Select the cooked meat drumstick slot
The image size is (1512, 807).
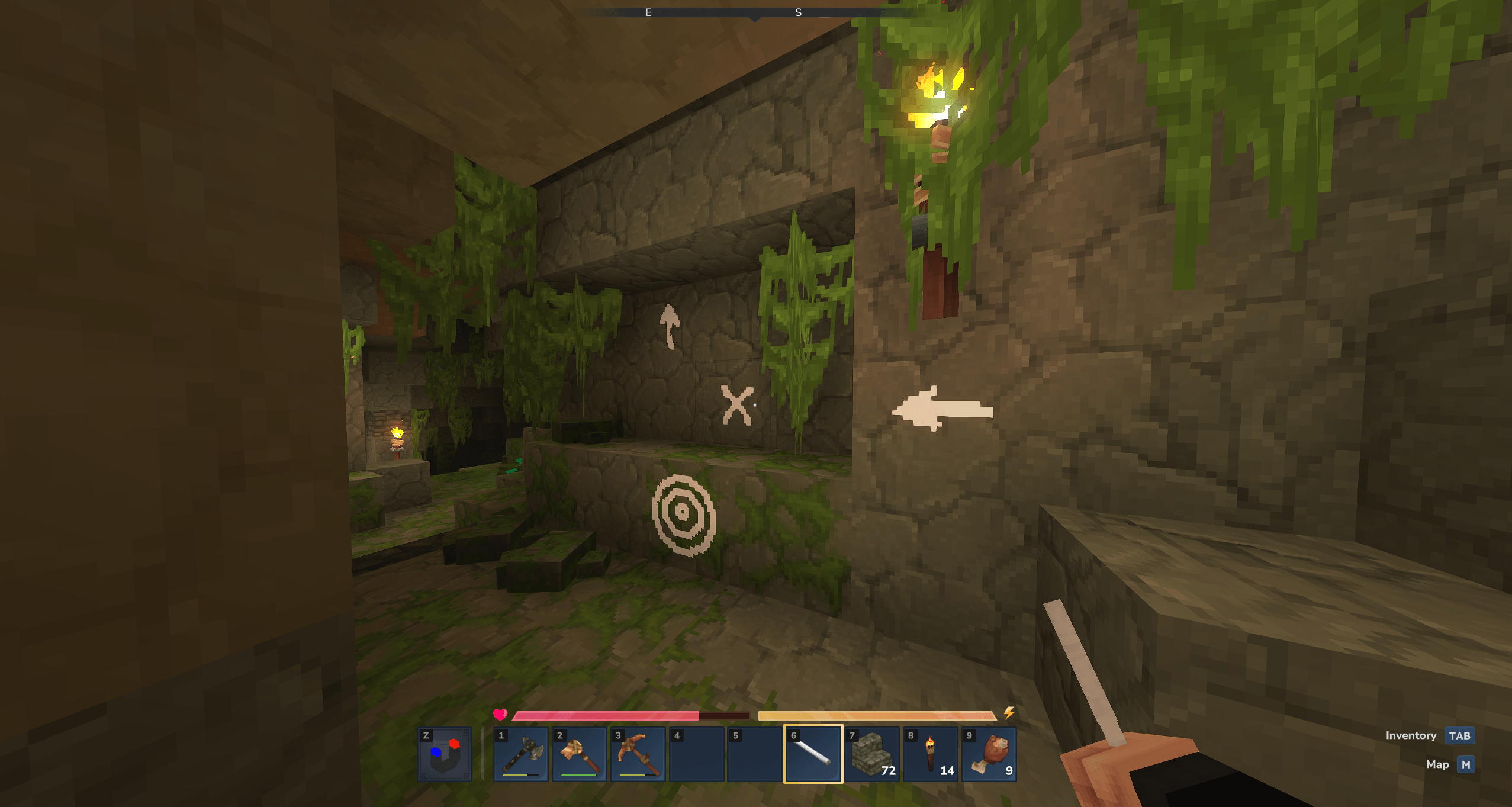(x=989, y=754)
